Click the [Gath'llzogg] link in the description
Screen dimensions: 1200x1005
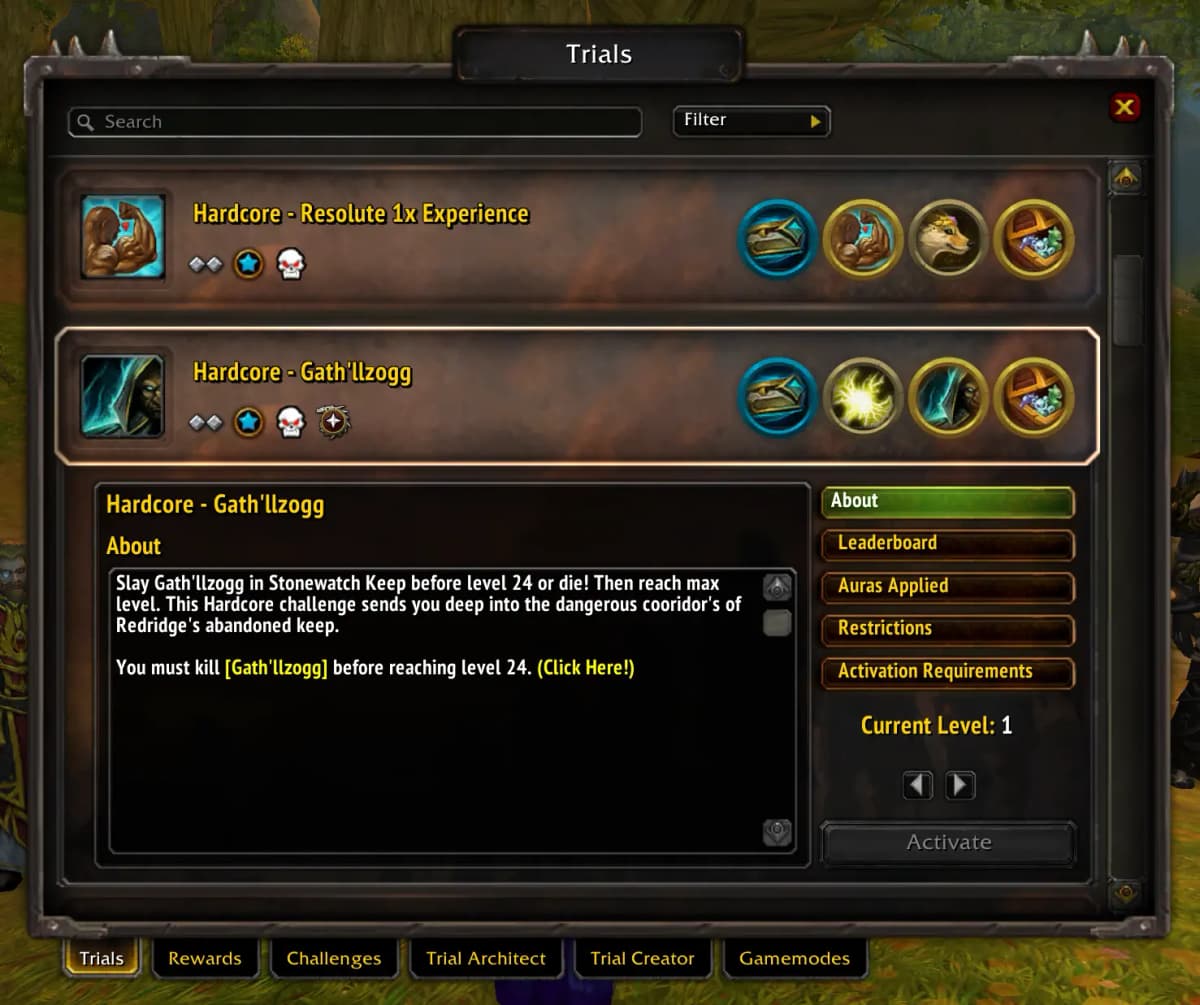pos(276,668)
